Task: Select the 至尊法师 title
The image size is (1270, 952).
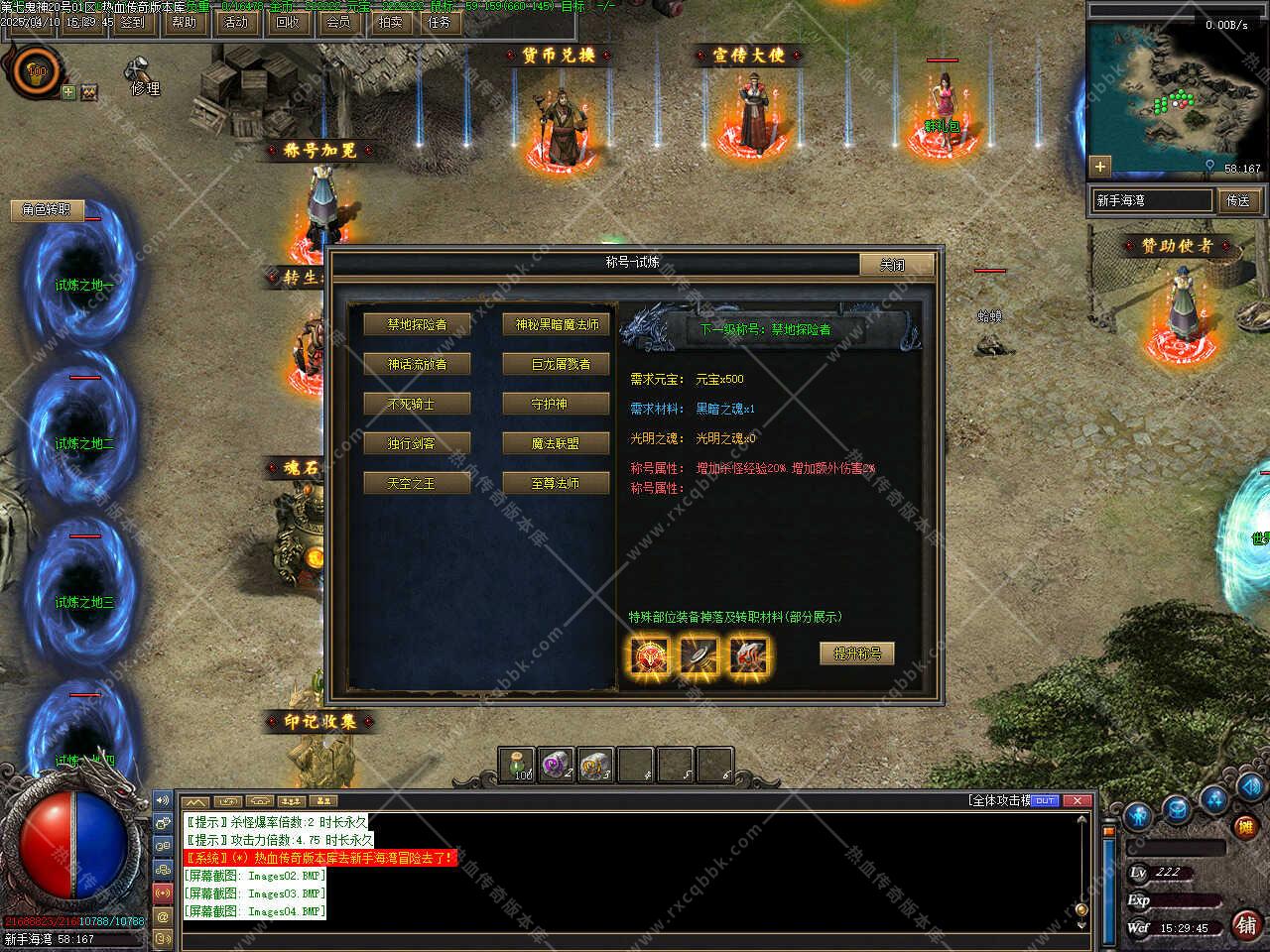Action: pyautogui.click(x=557, y=483)
